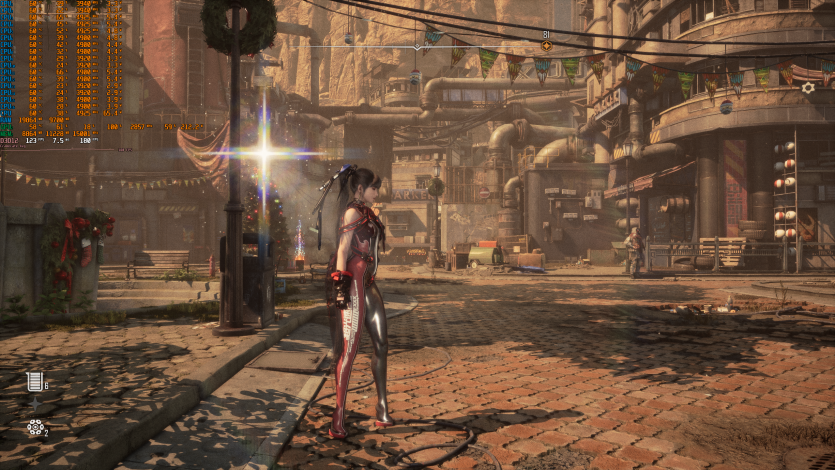Viewport: 835px width, 470px height.
Task: Select the healing potion canister item
Action: [35, 381]
